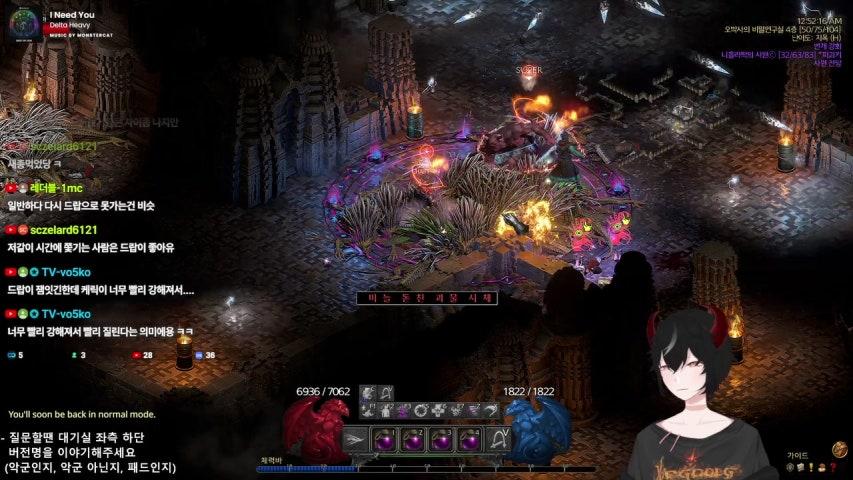Open the gold coin button
This screenshot has height=480, width=853.
pos(838,449)
